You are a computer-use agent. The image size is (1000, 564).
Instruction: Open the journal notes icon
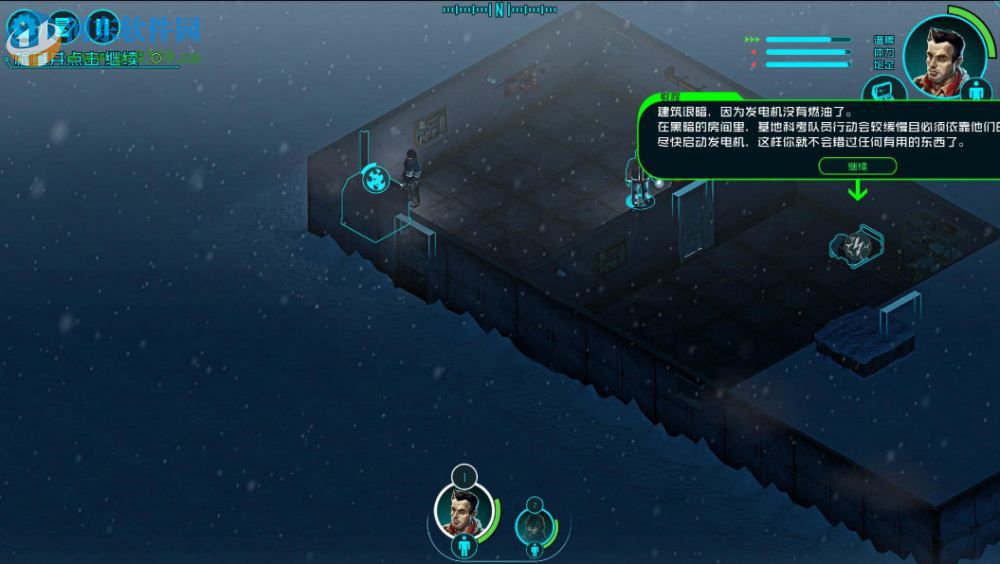(x=63, y=29)
